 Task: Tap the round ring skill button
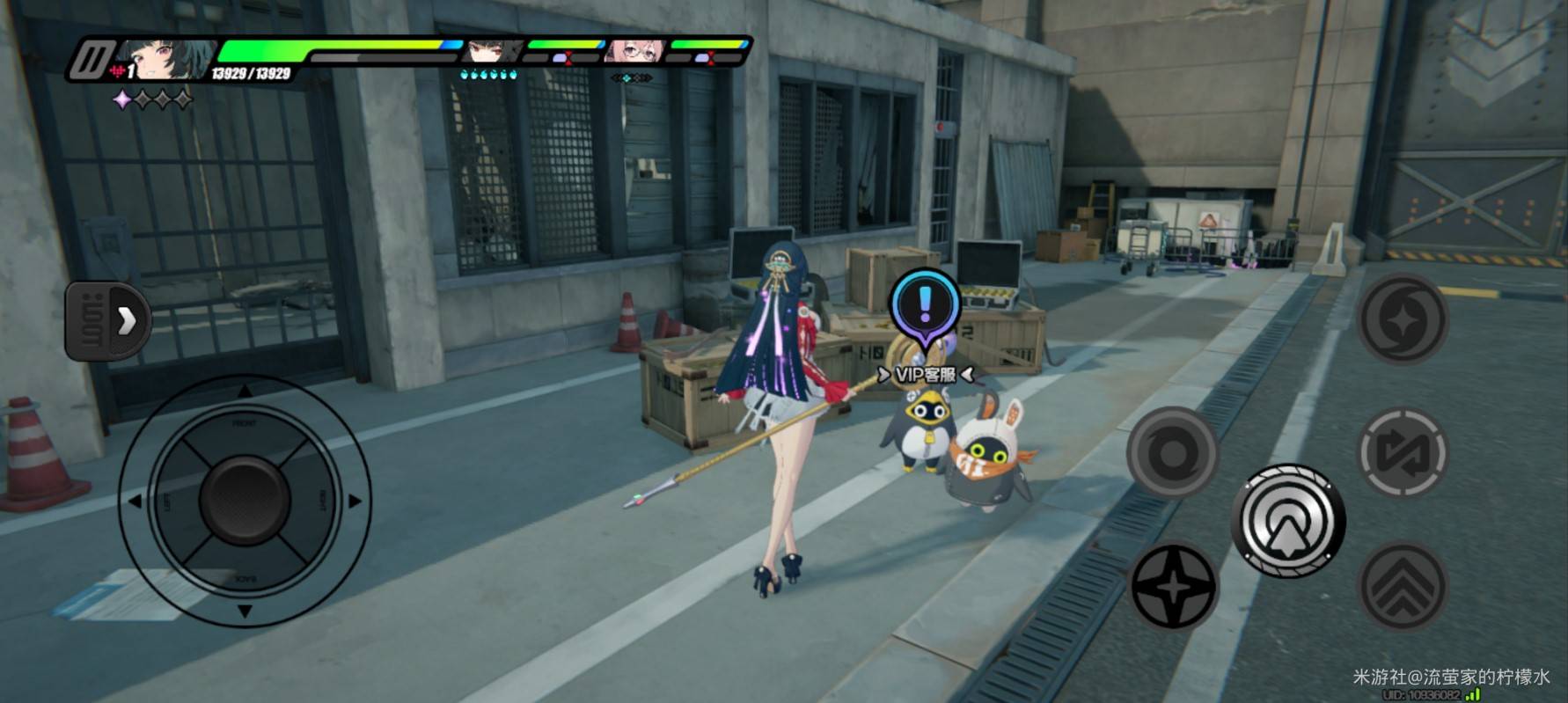1172,453
